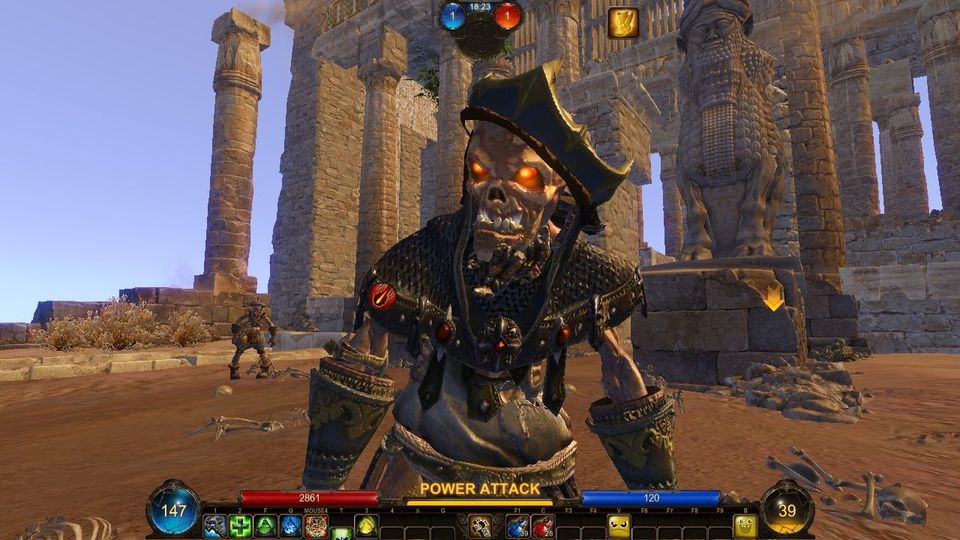
Task: Activate the first hotbar skill with the hammer icon
Action: tap(214, 526)
